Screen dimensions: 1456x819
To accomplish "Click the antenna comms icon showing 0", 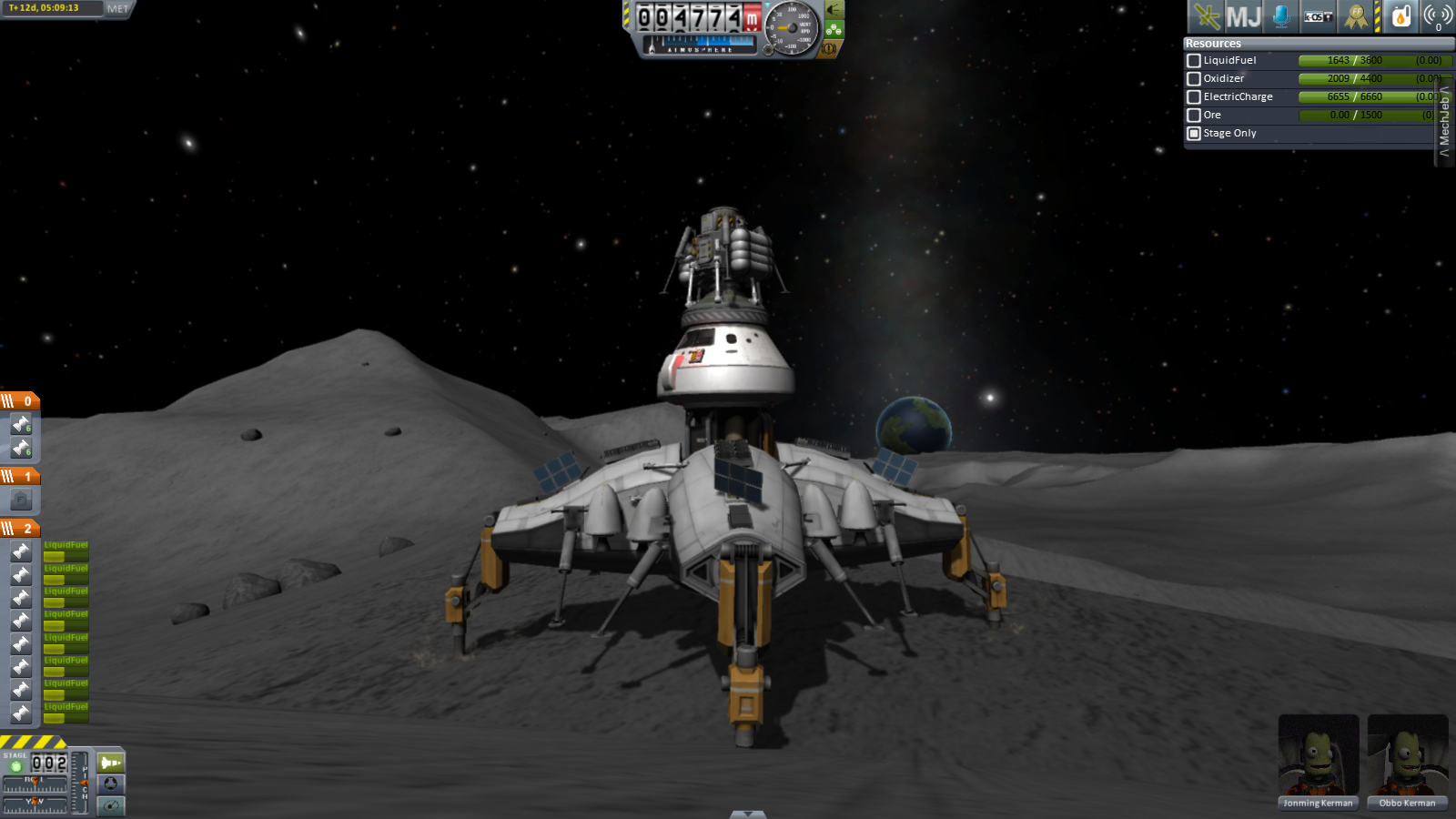I will click(1435, 15).
